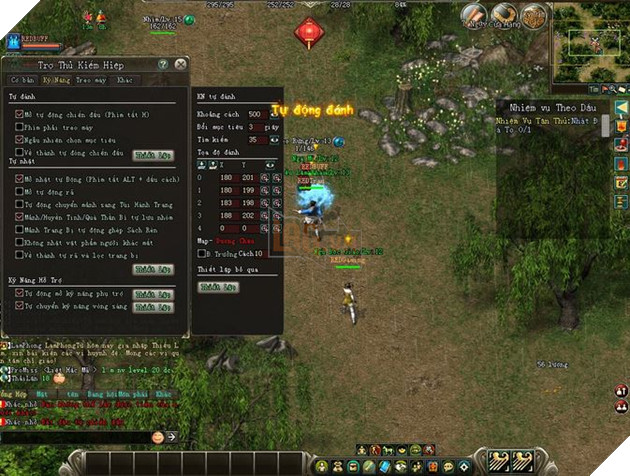Viewport: 630px width, 476px height.
Task: Toggle Ngẫu nhiên chọn mục tiêu checkbox
Action: 19,140
